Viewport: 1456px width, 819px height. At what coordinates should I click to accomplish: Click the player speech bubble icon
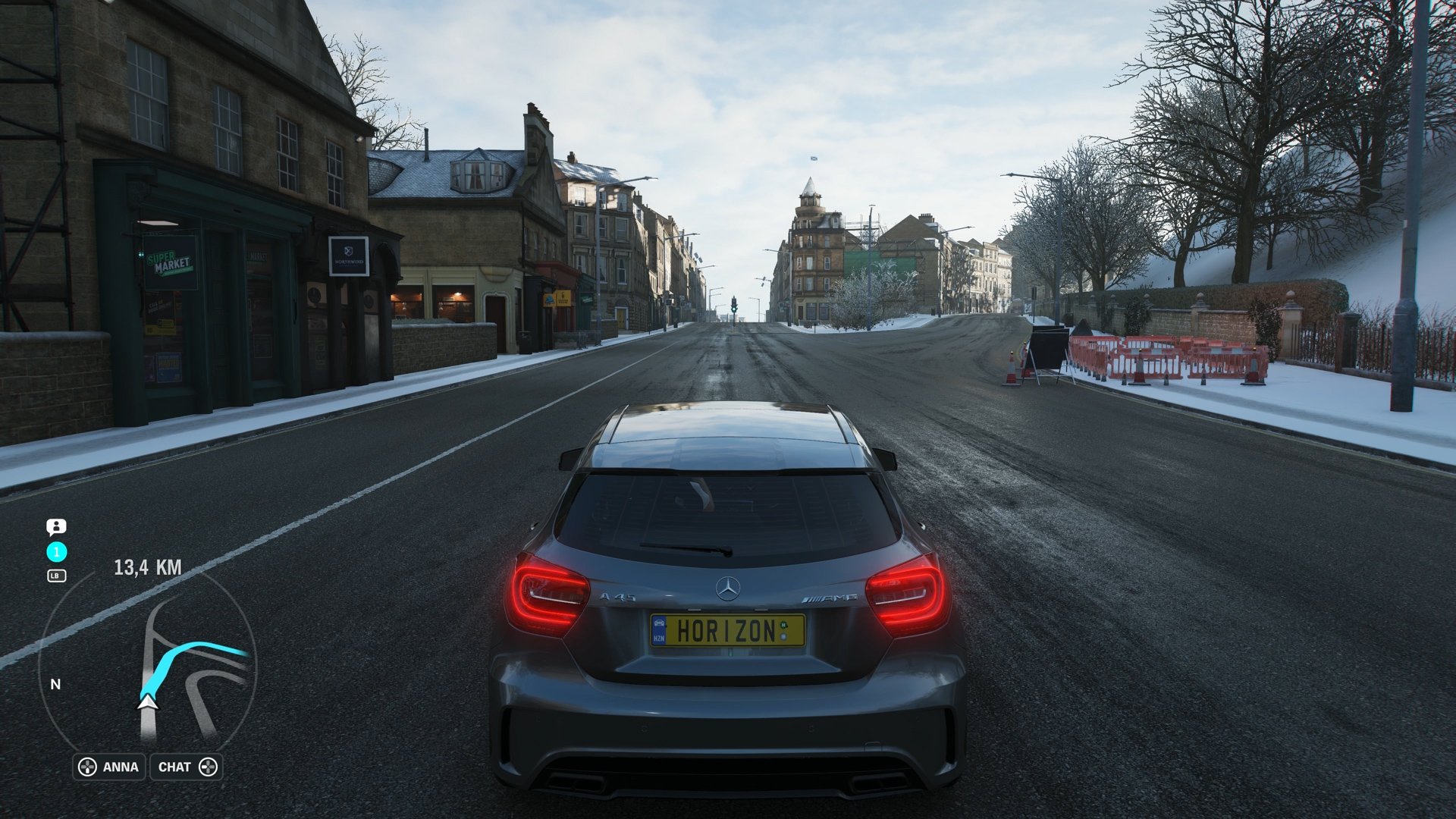click(x=56, y=527)
